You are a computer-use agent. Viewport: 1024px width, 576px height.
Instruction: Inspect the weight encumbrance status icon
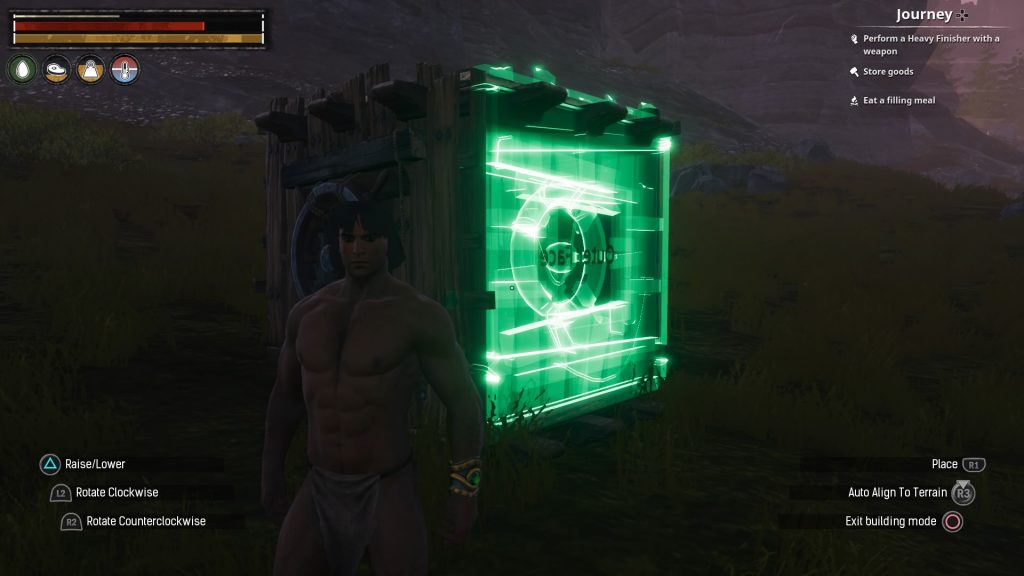(x=91, y=69)
